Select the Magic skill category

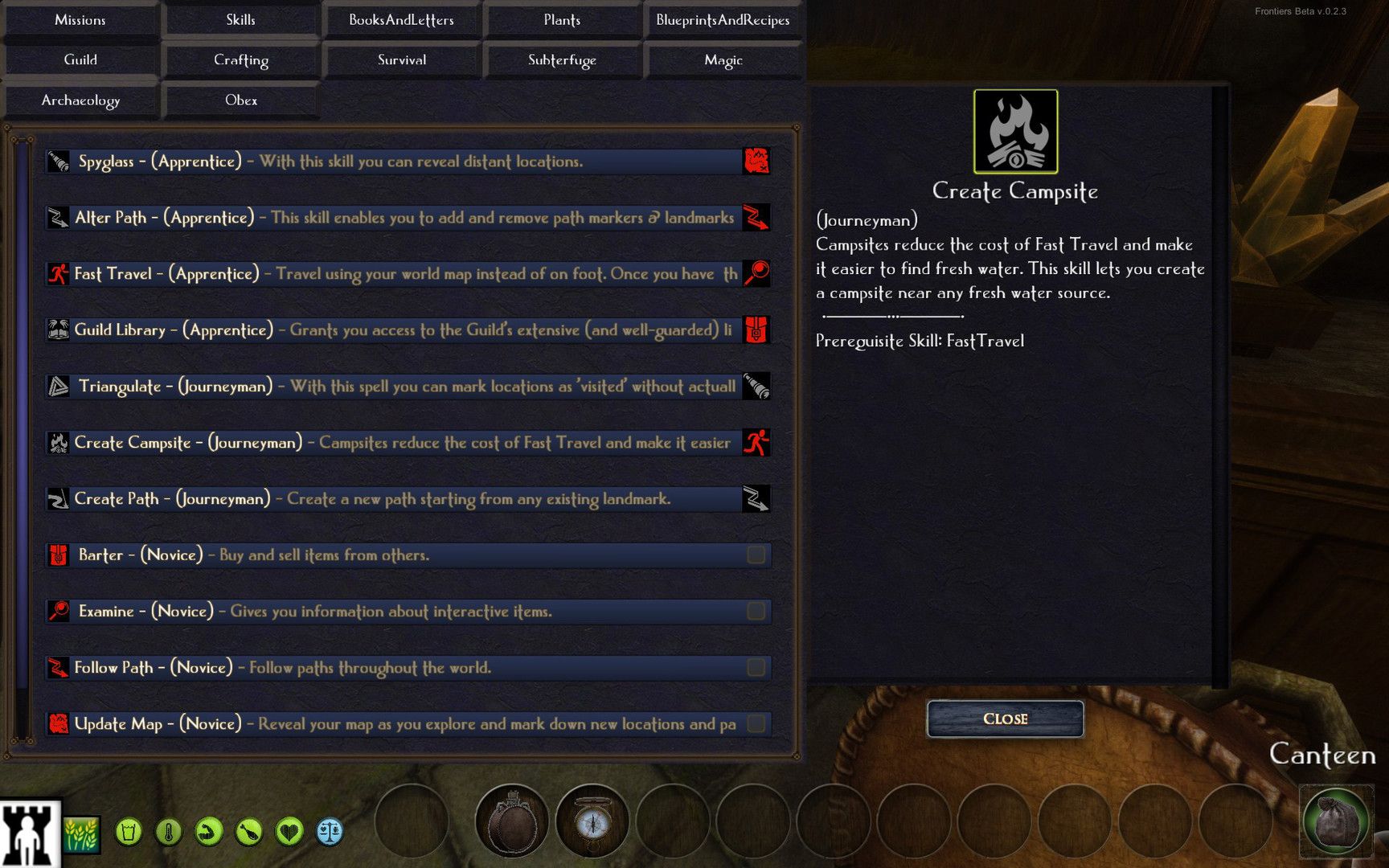click(723, 60)
